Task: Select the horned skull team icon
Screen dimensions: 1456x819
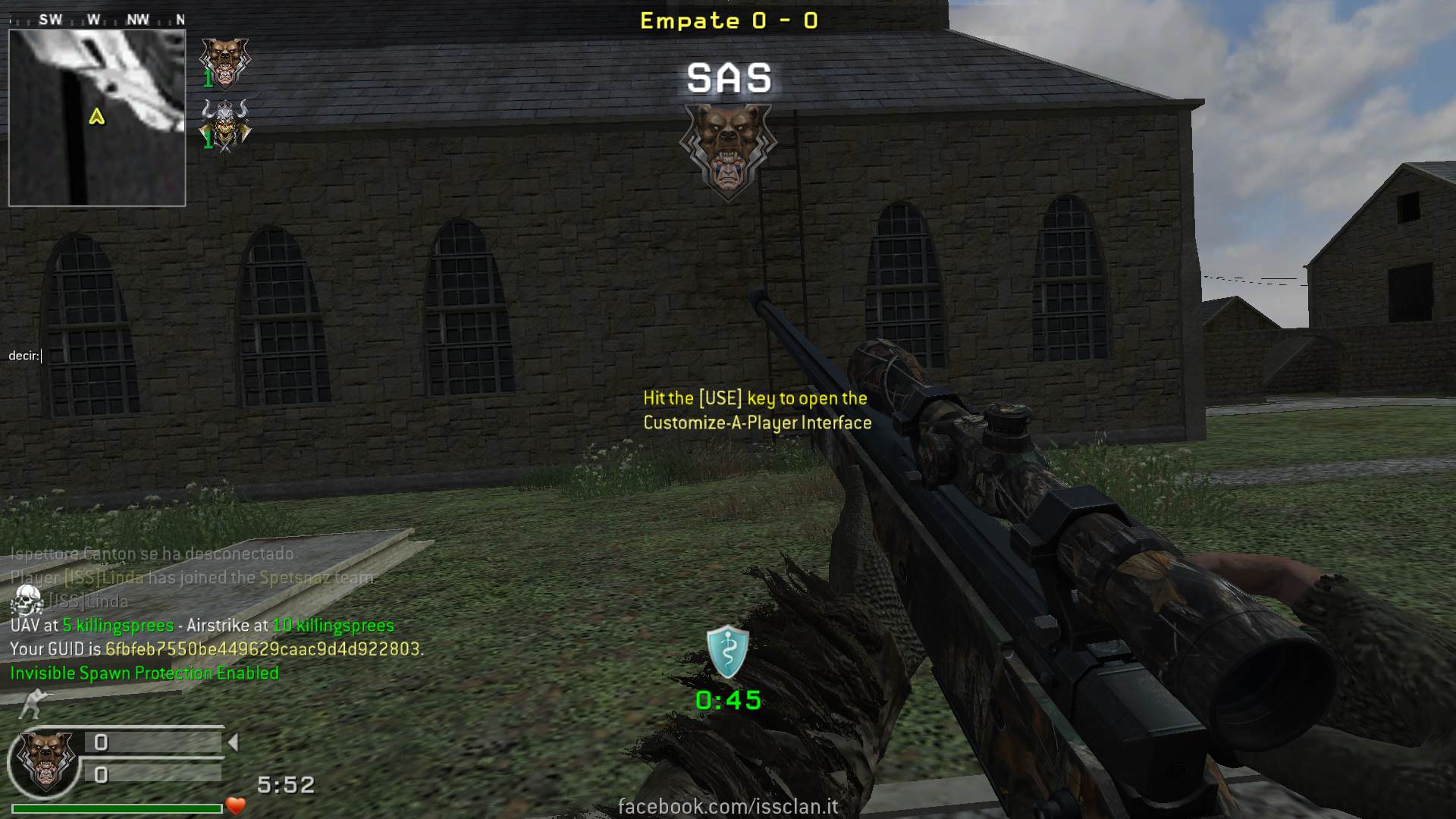Action: point(224,124)
